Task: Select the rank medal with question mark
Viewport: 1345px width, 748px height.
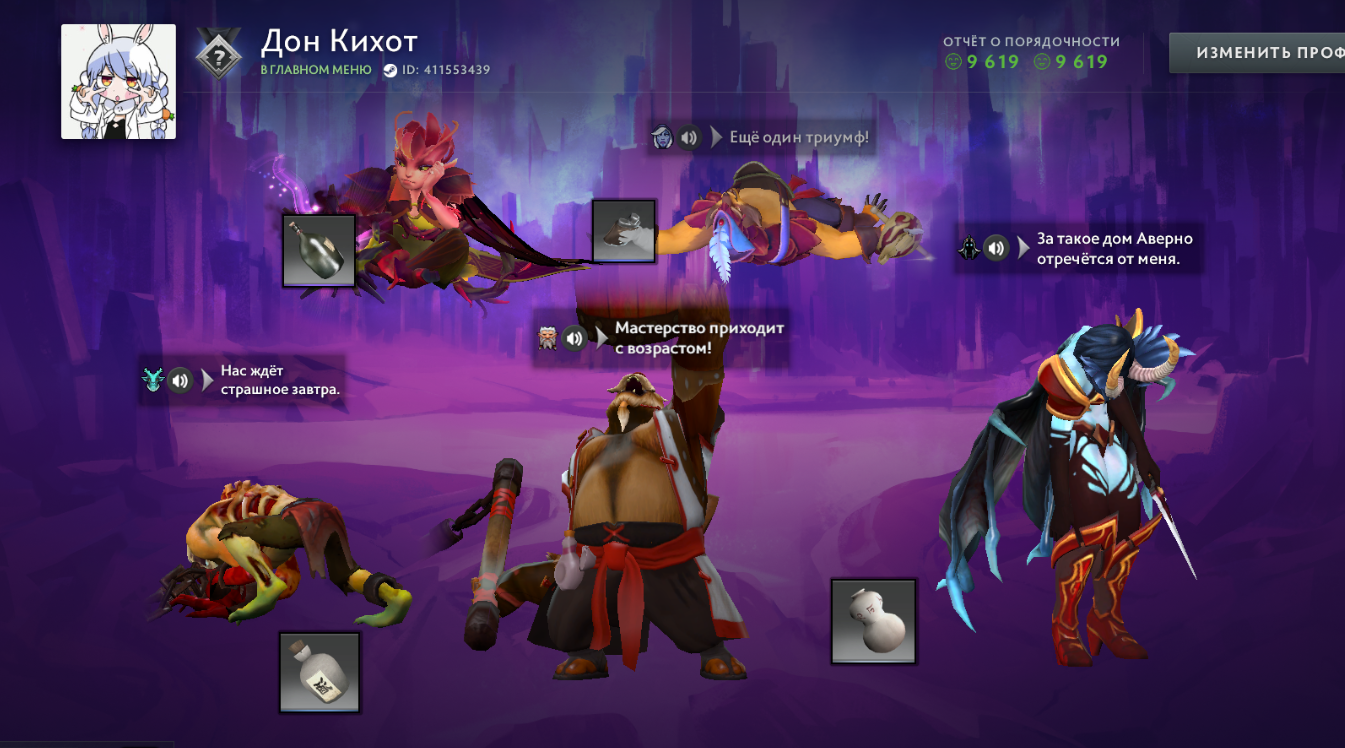Action: (x=216, y=53)
